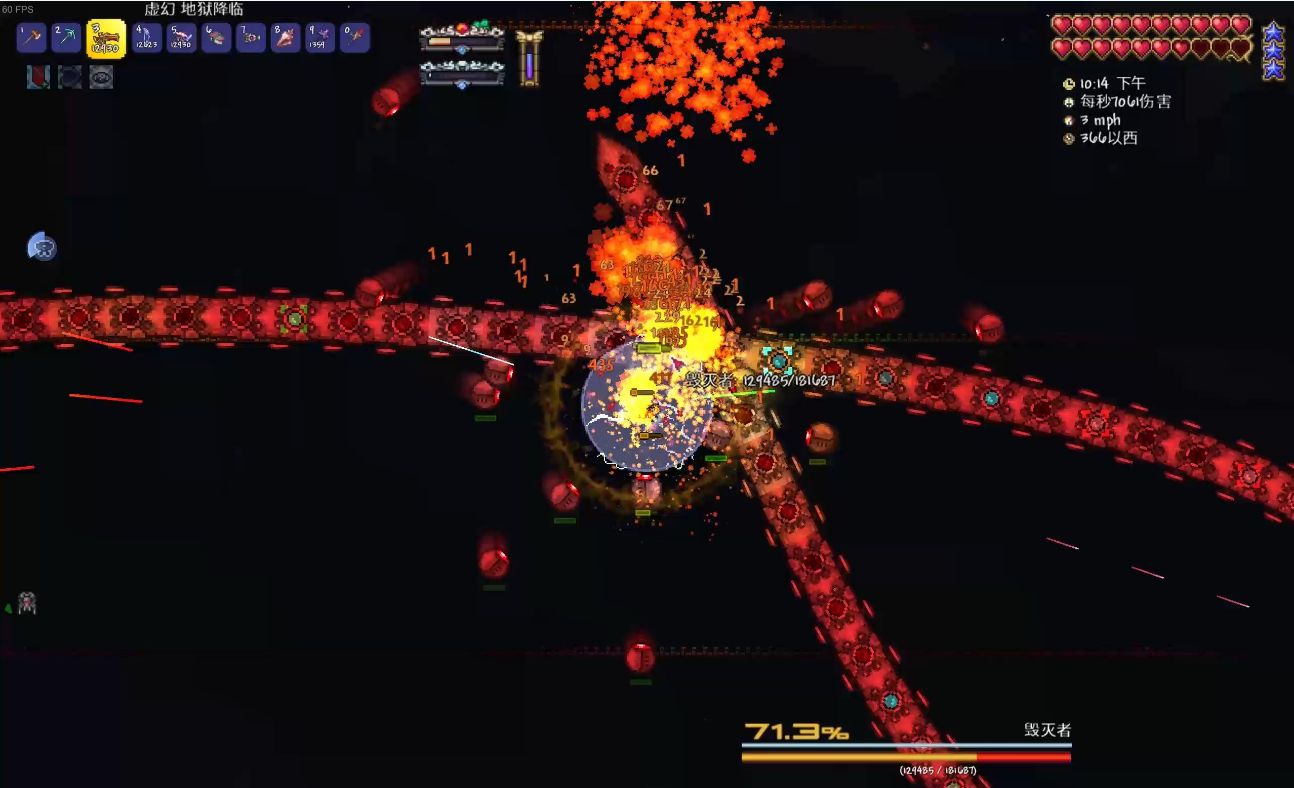This screenshot has height=788, width=1294.
Task: Select the hammer in hotbar slot 1
Action: tap(32, 38)
